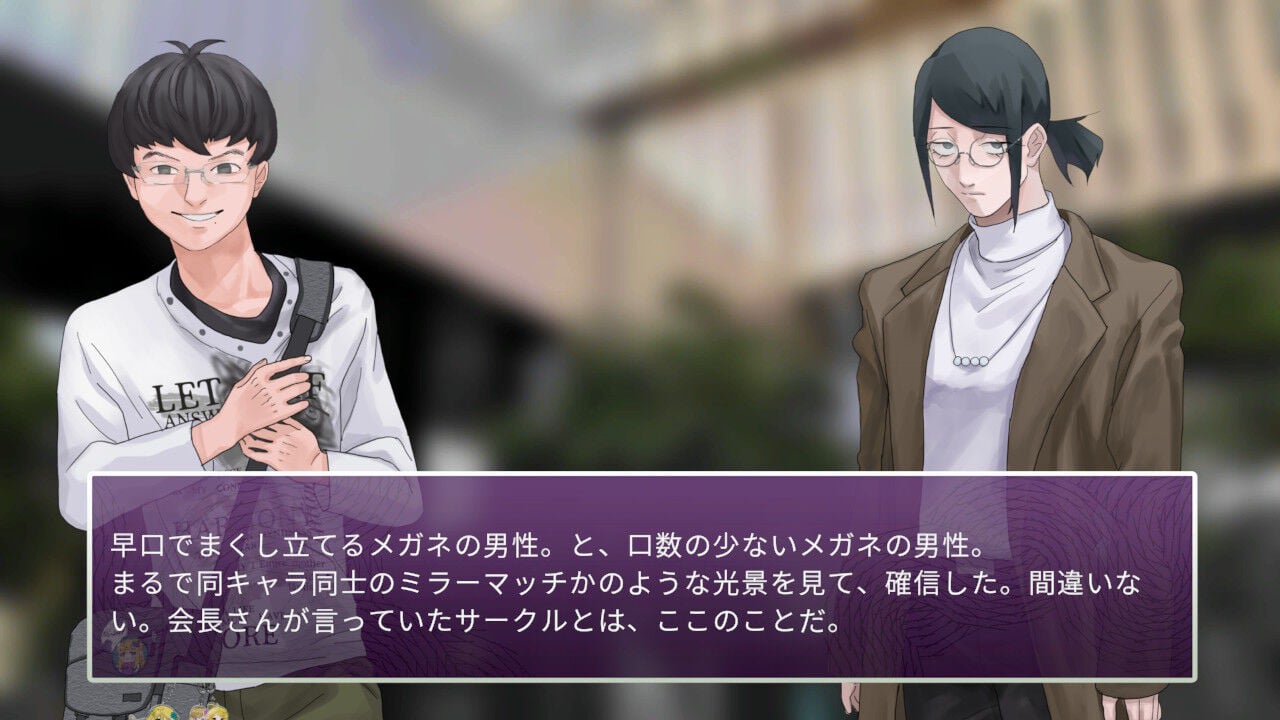1280x720 pixels.
Task: Click the small round badge on the bag strap
Action: point(128,655)
